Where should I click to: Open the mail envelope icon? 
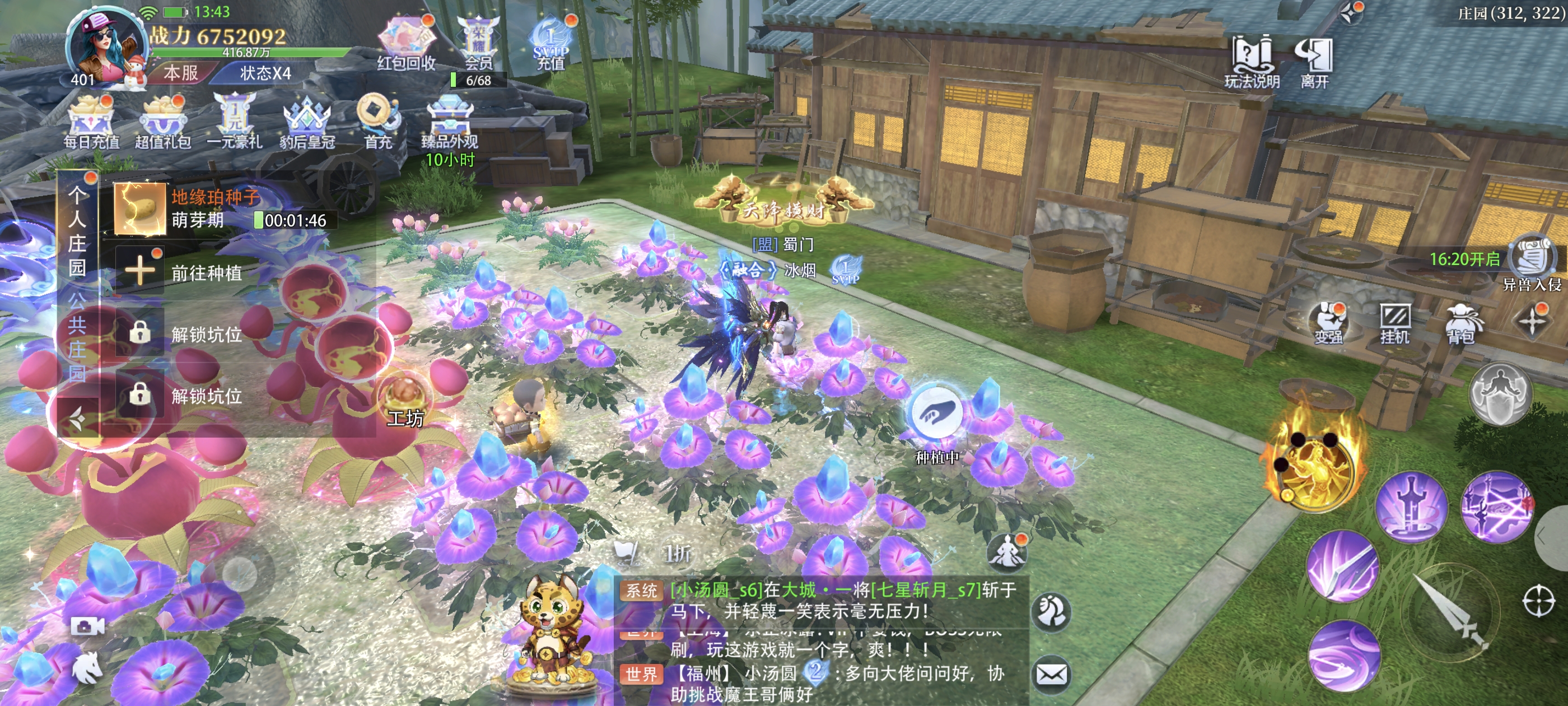coord(1052,674)
